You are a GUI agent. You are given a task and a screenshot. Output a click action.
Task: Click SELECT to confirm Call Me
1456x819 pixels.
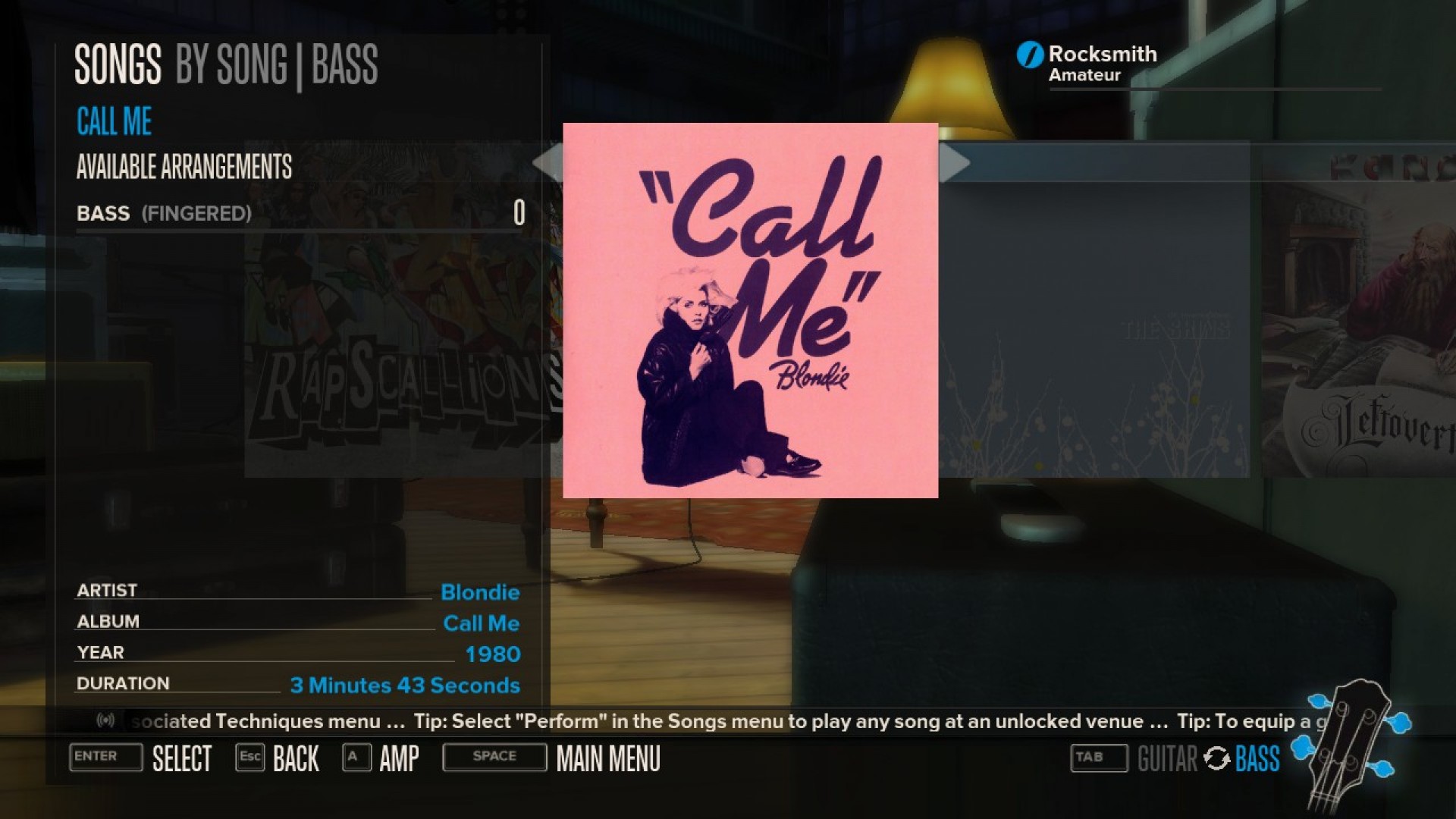click(182, 758)
